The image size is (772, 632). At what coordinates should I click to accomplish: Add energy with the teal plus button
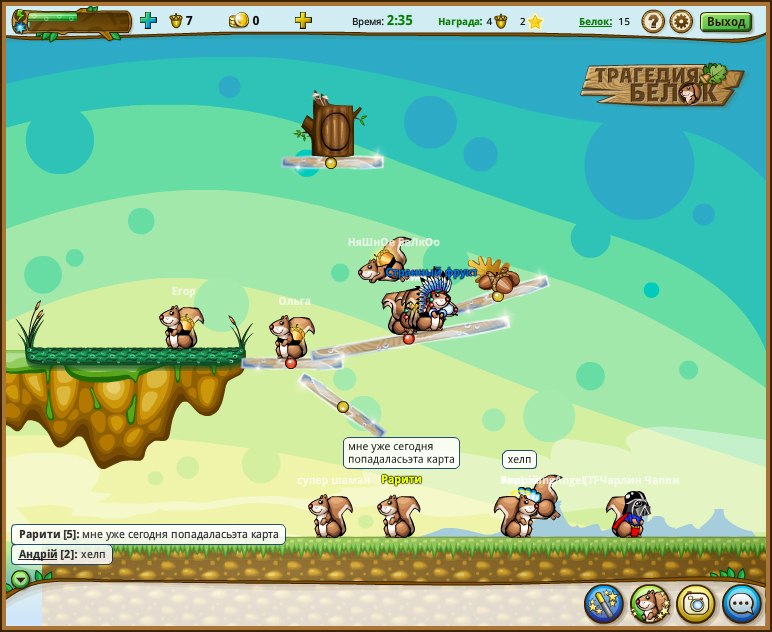pyautogui.click(x=148, y=20)
